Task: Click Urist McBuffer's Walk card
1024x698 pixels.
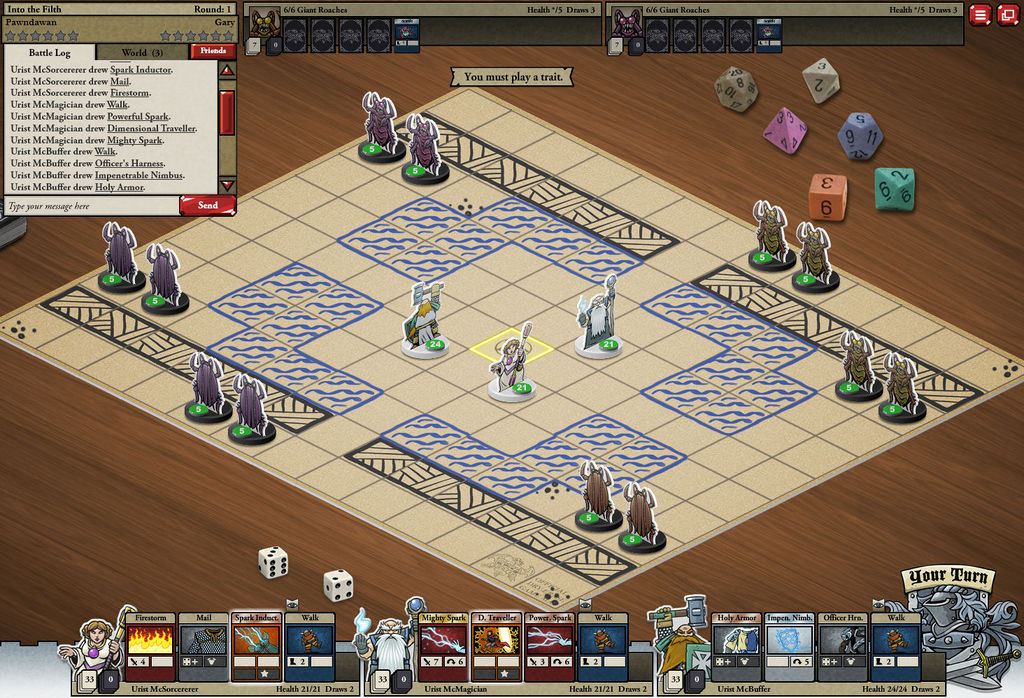Action: pyautogui.click(x=896, y=647)
